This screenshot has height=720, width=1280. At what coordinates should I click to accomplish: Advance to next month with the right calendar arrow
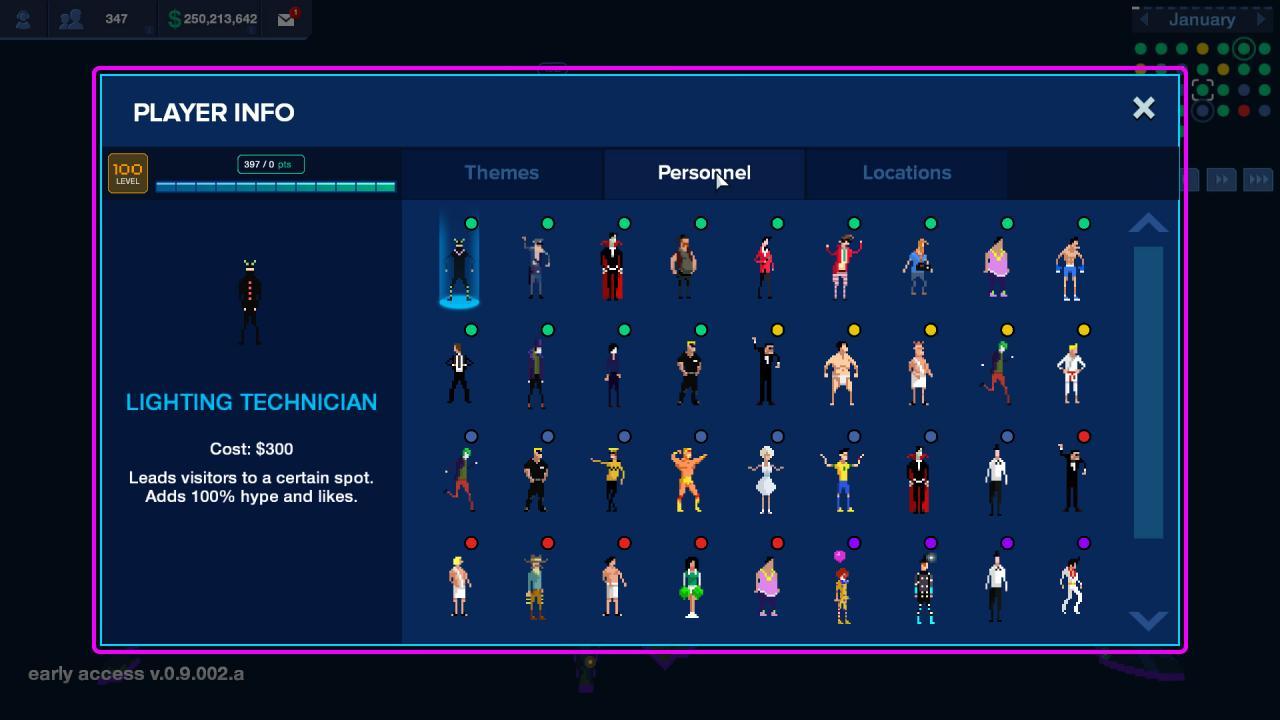pos(1262,19)
